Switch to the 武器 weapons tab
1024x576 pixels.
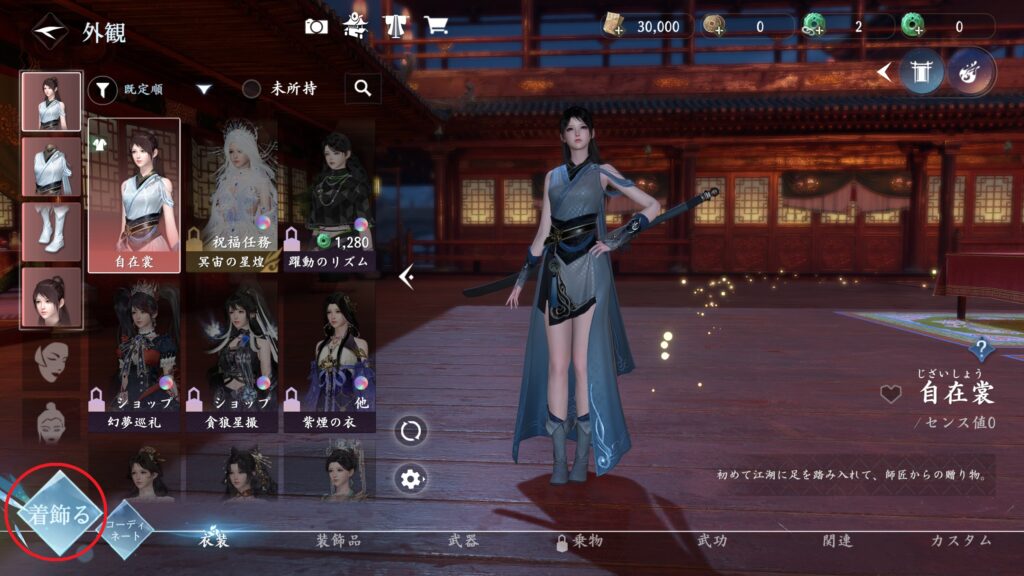point(463,541)
